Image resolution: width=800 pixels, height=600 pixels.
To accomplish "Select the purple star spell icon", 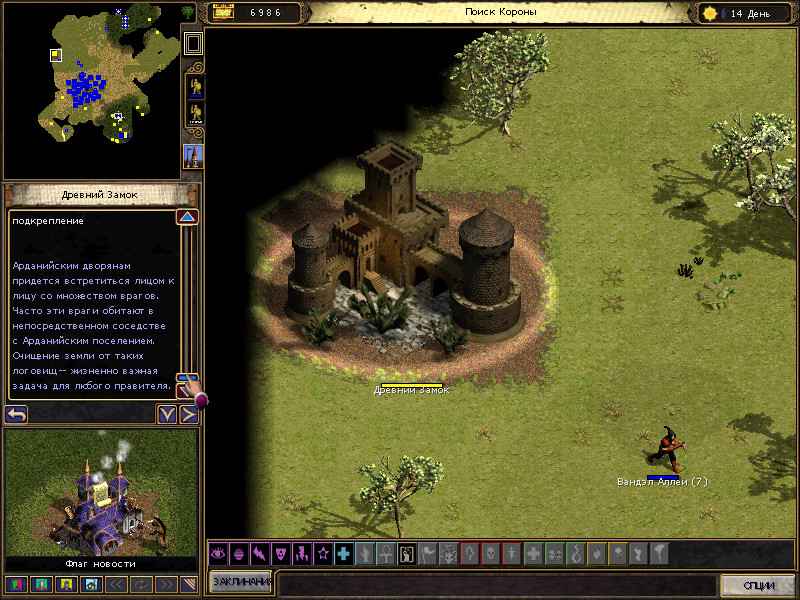I will coord(322,553).
